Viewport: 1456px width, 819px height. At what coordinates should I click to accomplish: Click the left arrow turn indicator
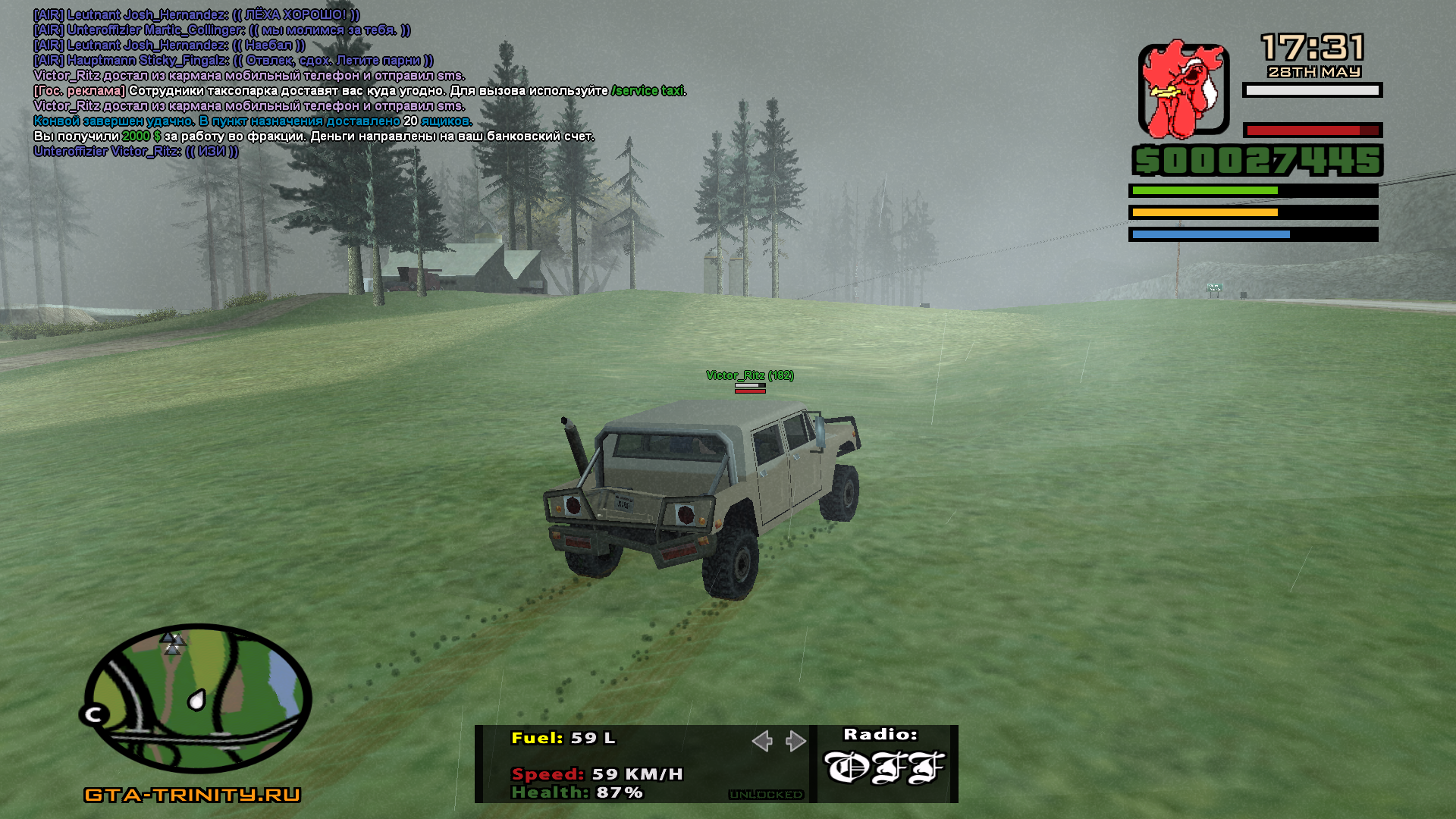762,741
